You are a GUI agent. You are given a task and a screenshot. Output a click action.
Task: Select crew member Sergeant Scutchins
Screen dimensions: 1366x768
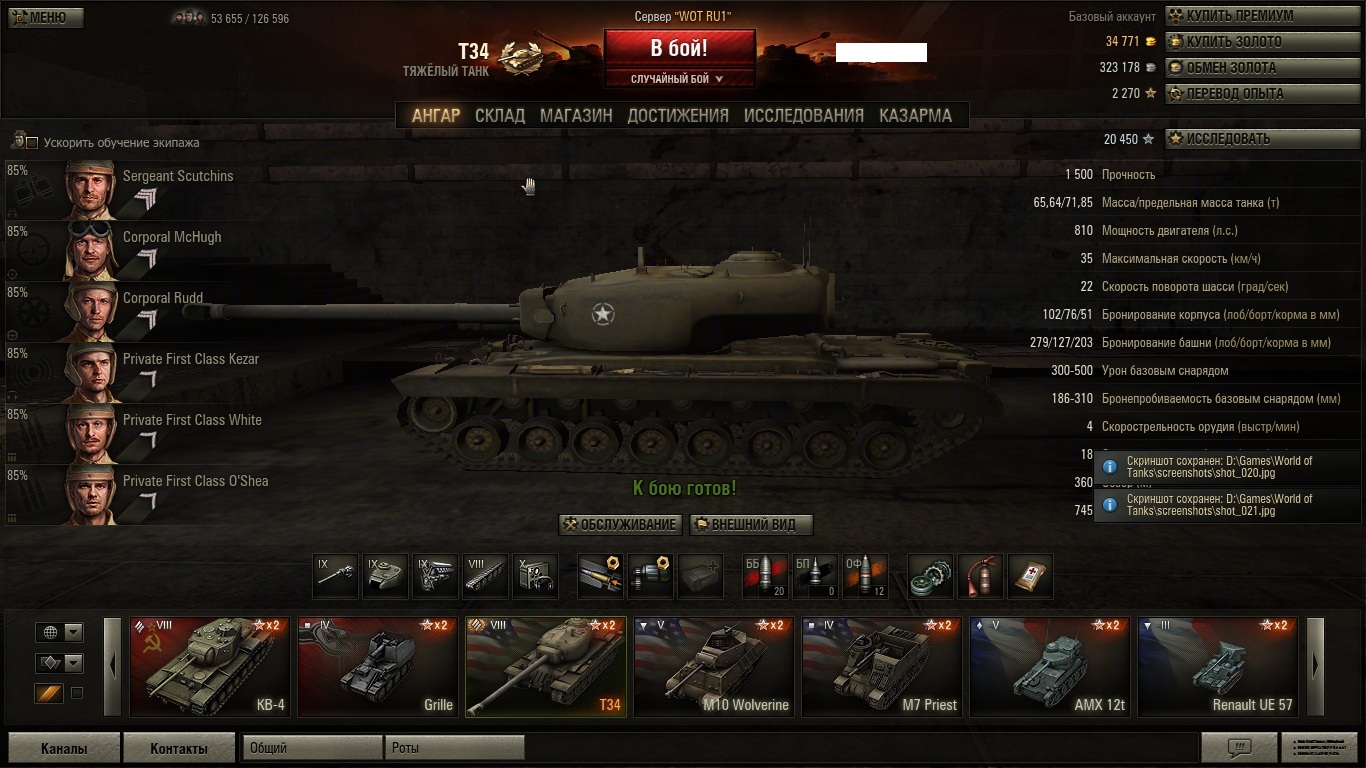(150, 190)
